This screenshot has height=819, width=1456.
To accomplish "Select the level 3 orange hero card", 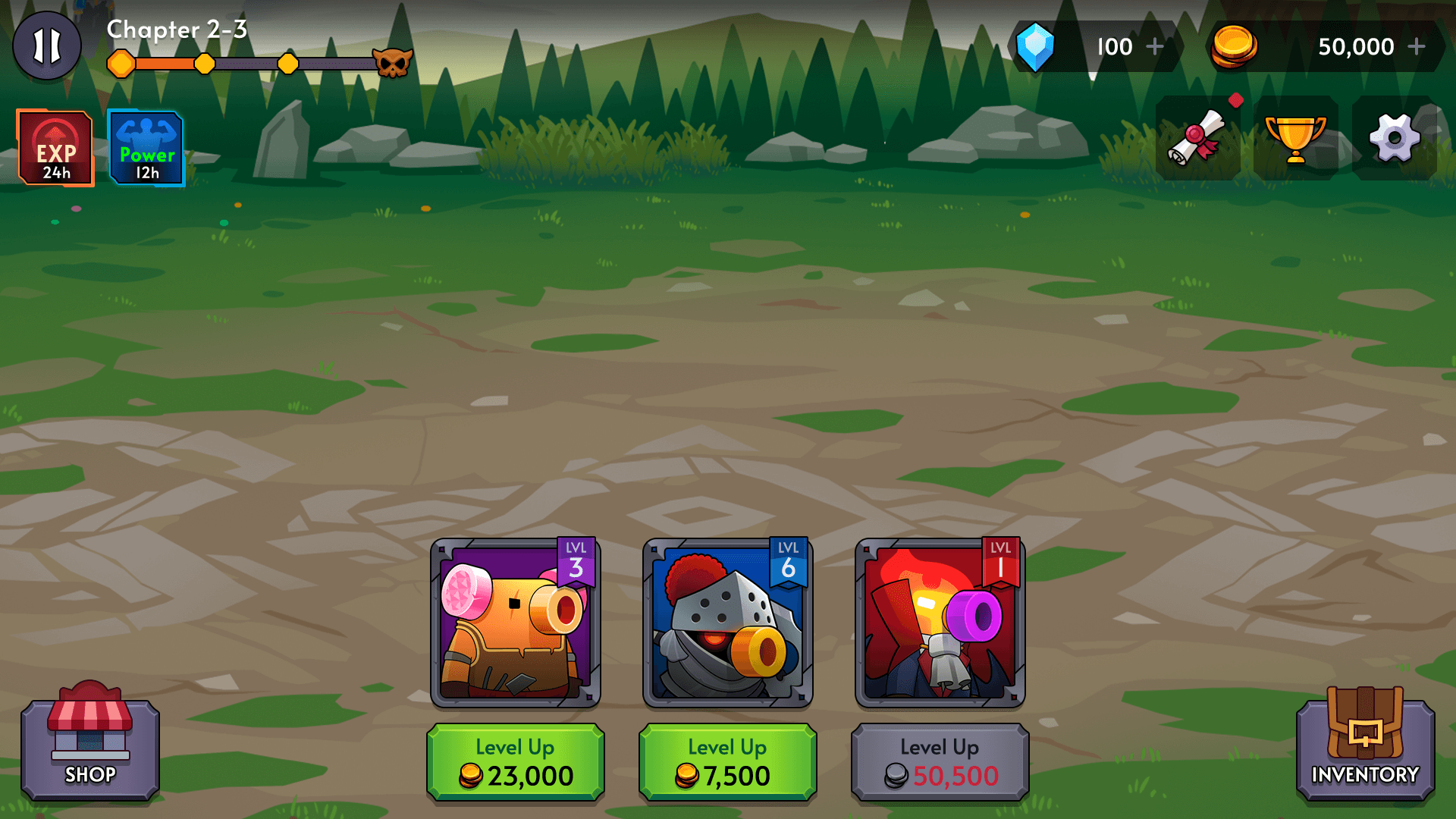I will pos(516,623).
